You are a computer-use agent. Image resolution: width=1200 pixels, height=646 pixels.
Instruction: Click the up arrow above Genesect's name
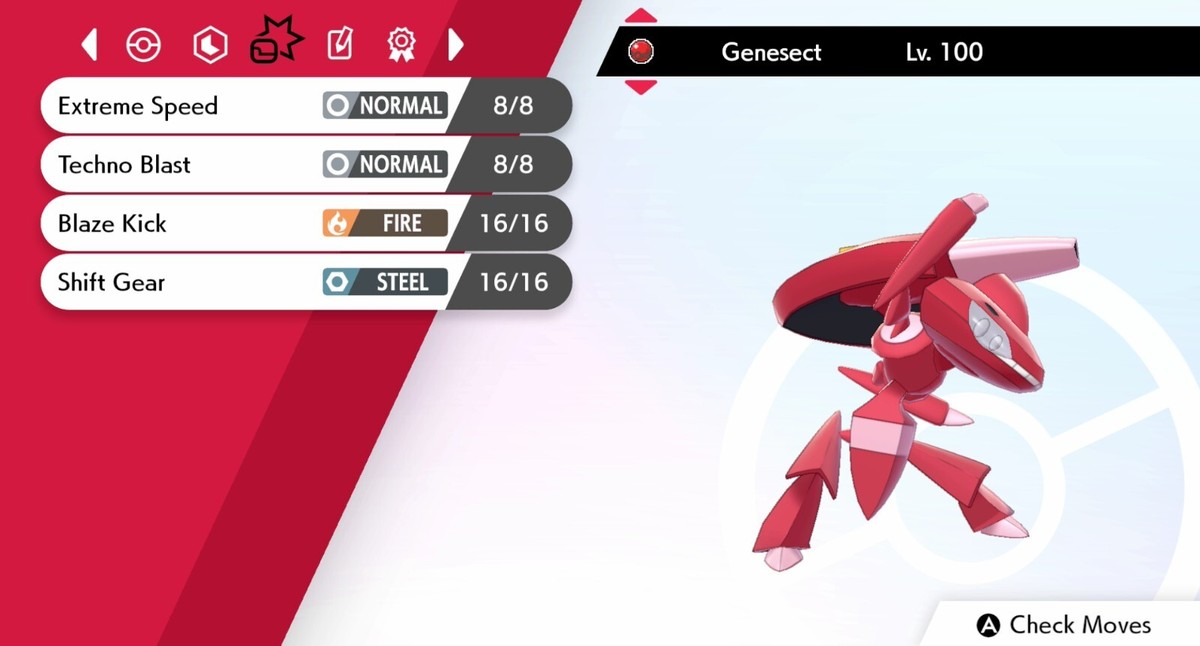640,16
